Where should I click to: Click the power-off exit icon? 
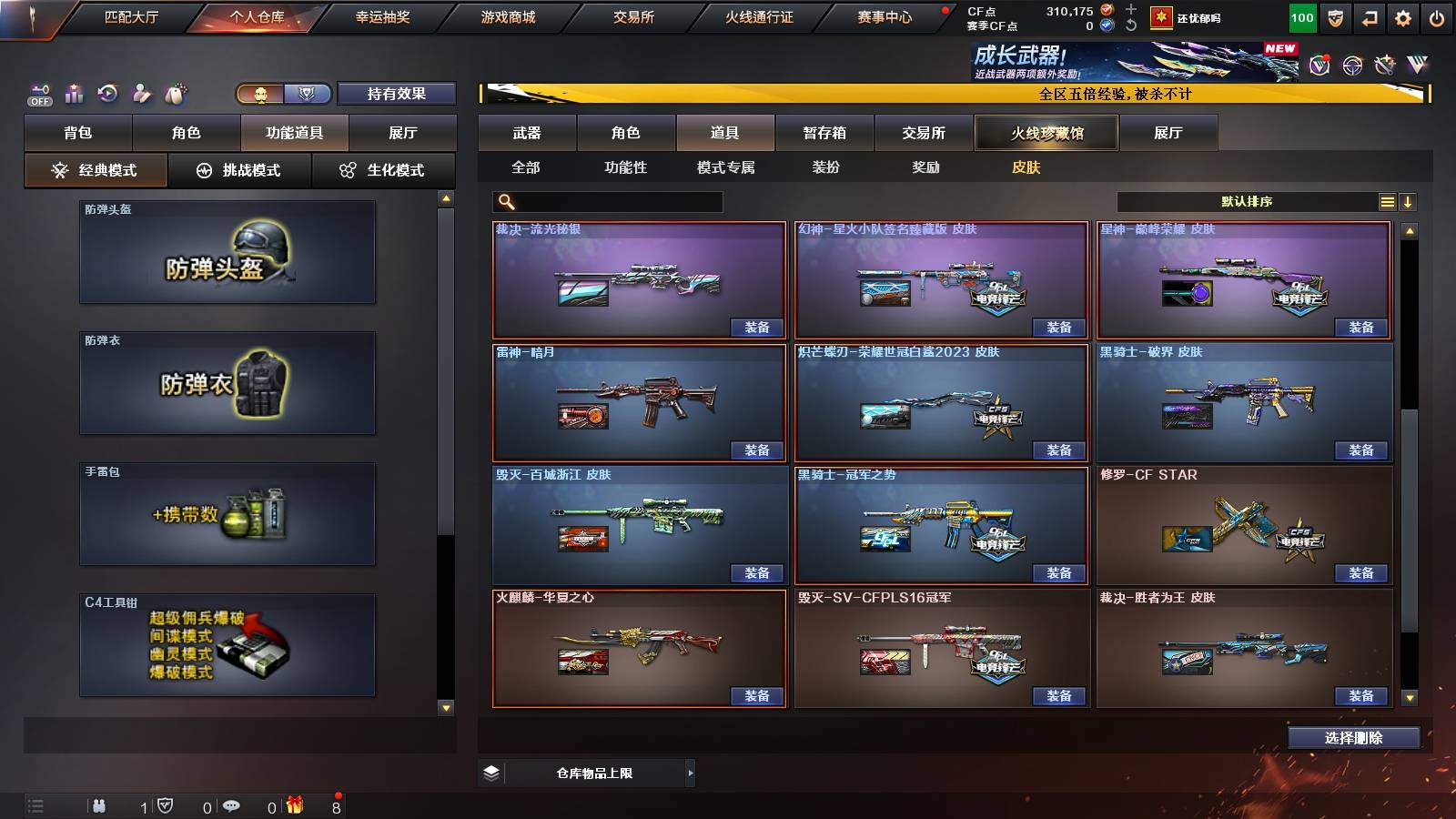click(x=1436, y=17)
